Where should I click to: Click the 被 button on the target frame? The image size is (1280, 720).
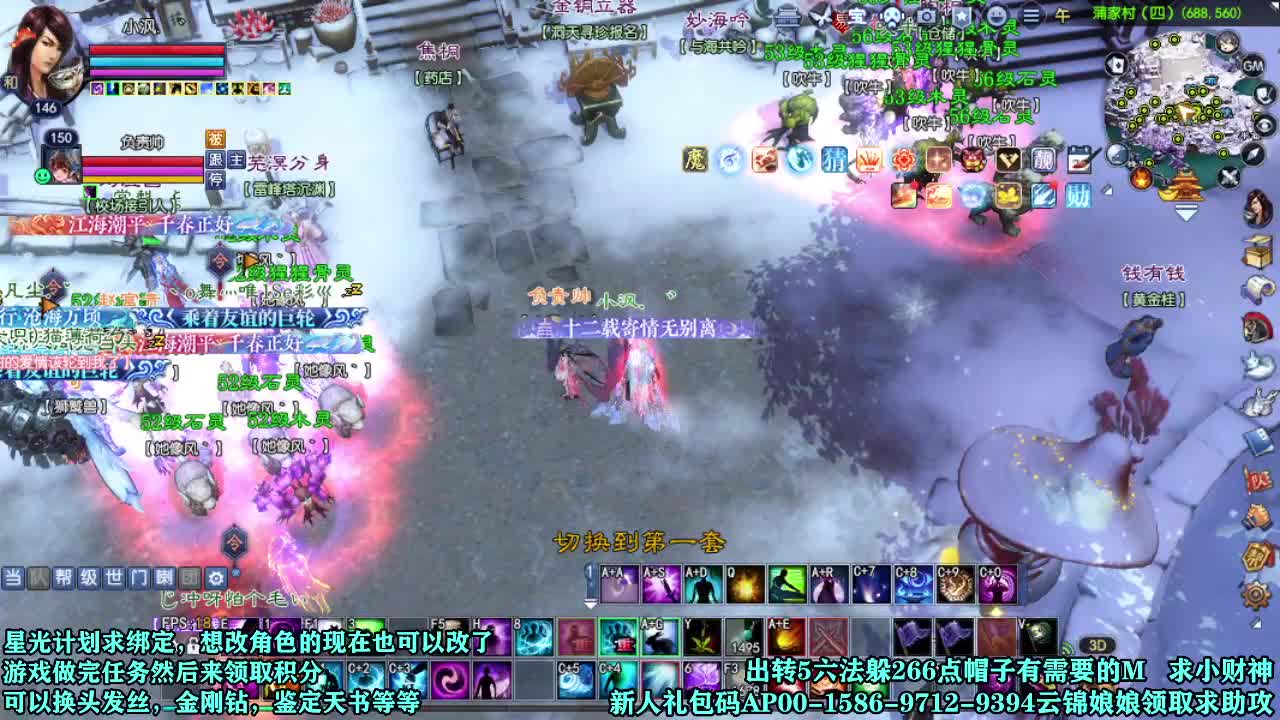click(215, 140)
